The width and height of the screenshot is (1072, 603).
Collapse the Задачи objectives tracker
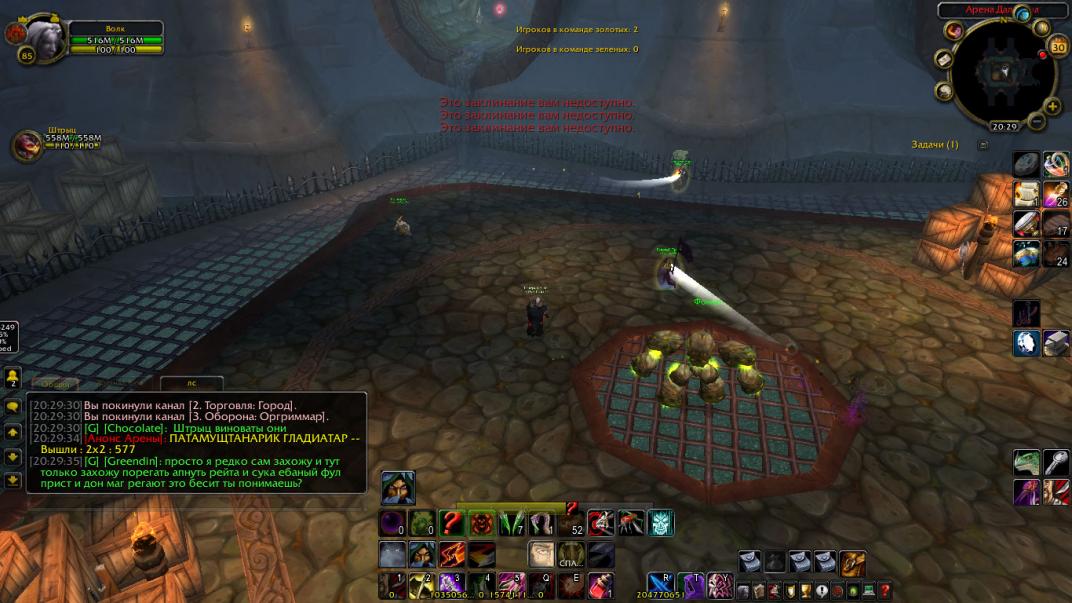[983, 145]
